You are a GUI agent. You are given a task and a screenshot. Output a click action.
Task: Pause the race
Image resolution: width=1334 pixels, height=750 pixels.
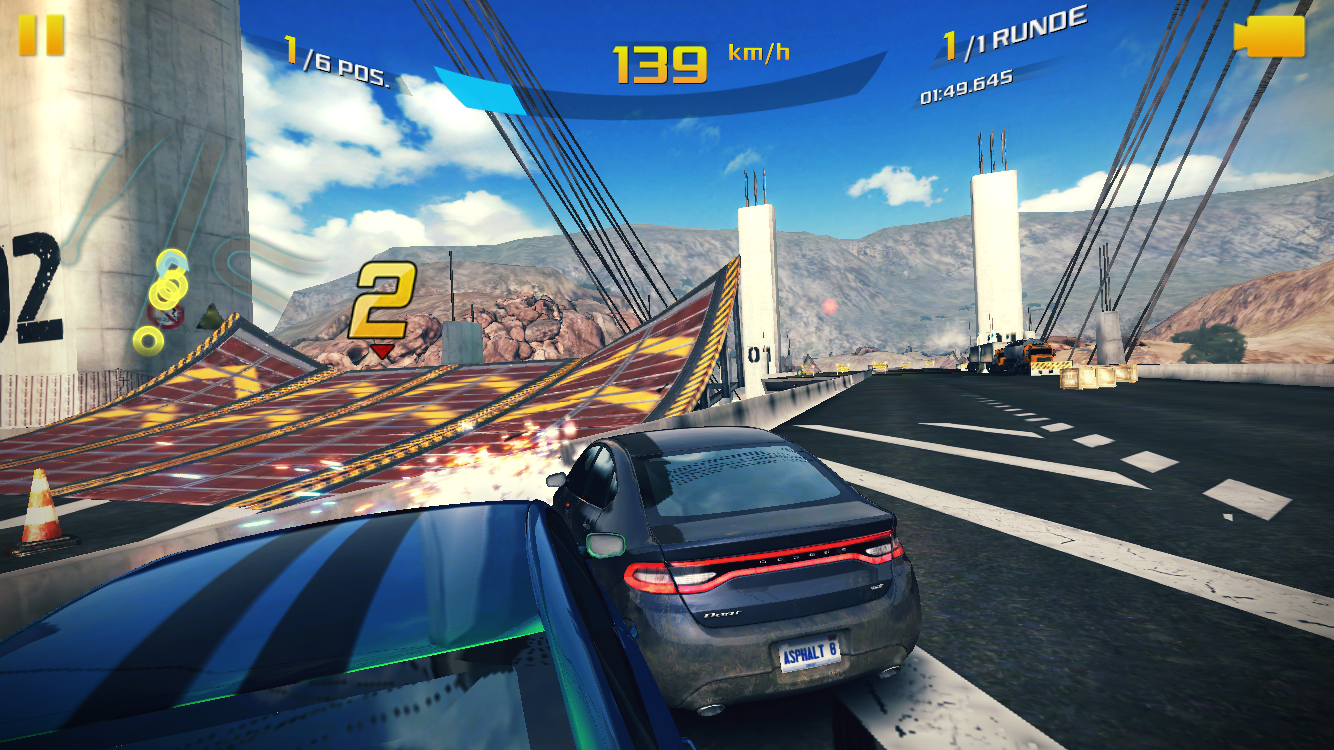(x=41, y=35)
